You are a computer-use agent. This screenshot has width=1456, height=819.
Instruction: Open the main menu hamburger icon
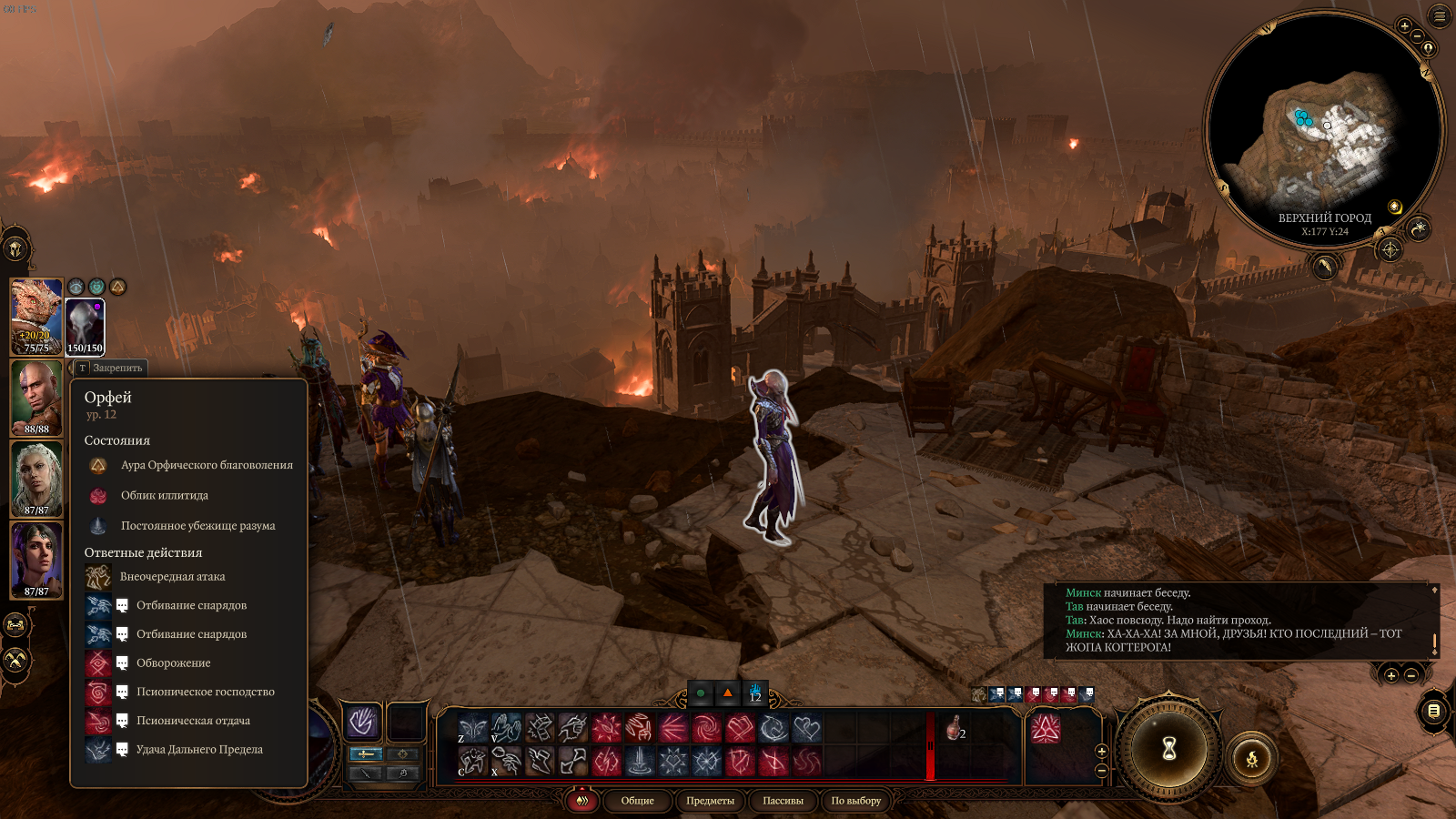[x=1440, y=16]
